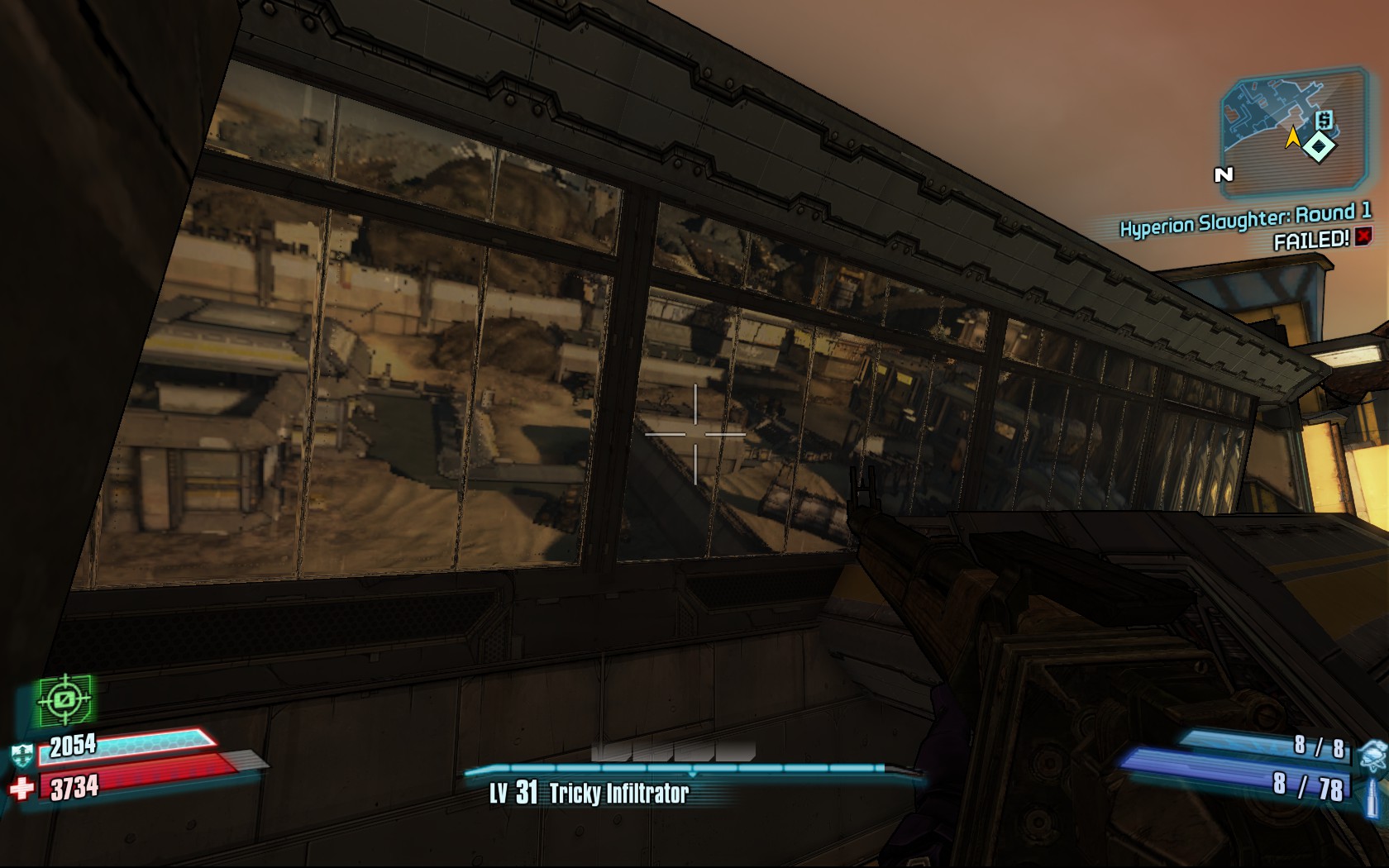Select the Hyperion Slaughter: Round 1 objective tracker

click(1244, 219)
